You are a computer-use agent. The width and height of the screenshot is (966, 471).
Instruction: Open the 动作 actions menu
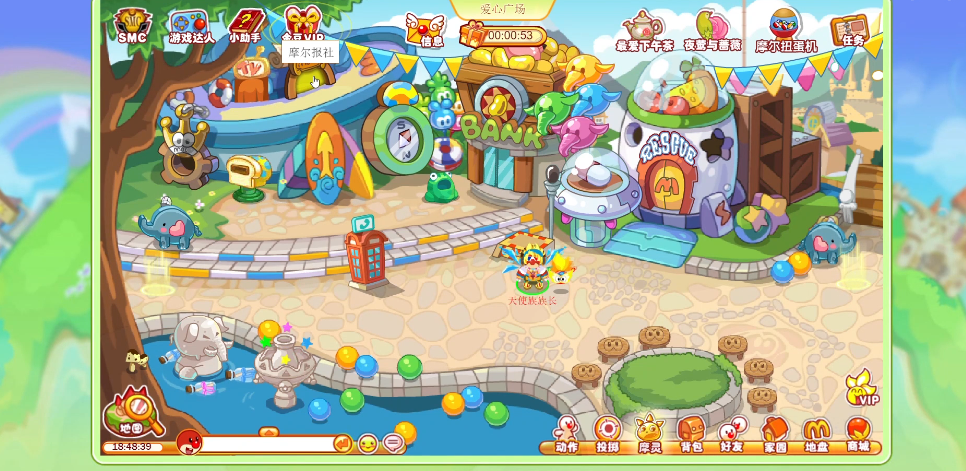coord(567,434)
